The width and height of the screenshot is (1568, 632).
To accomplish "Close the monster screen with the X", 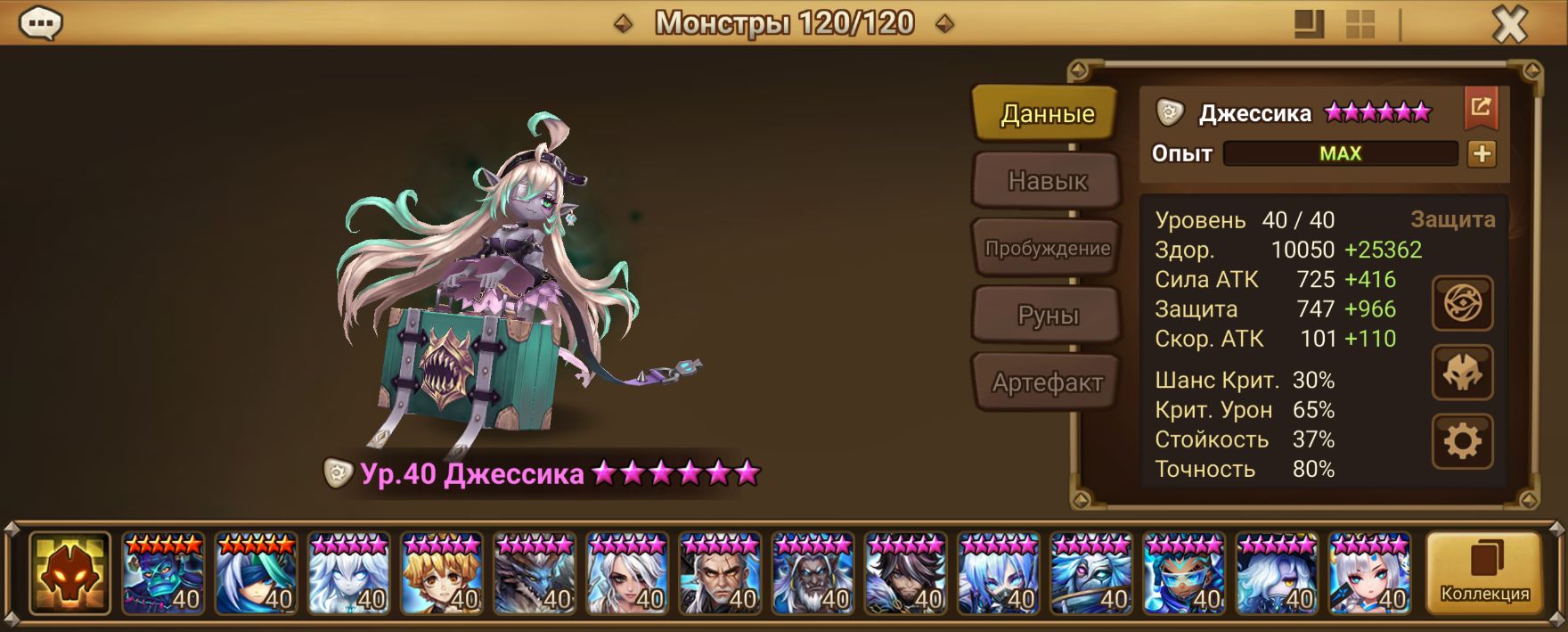I will coord(1509,25).
